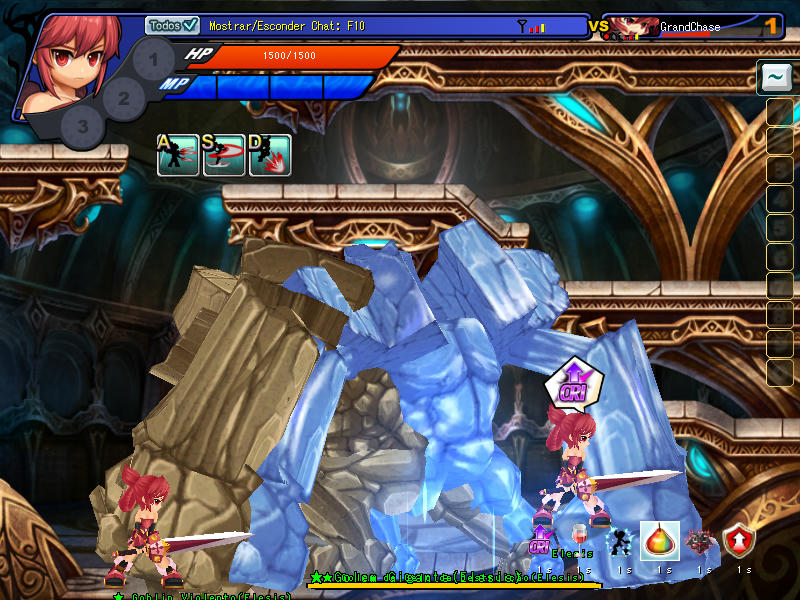This screenshot has height=600, width=800.
Task: Toggle the Todos chat filter checkbox
Action: [191, 26]
